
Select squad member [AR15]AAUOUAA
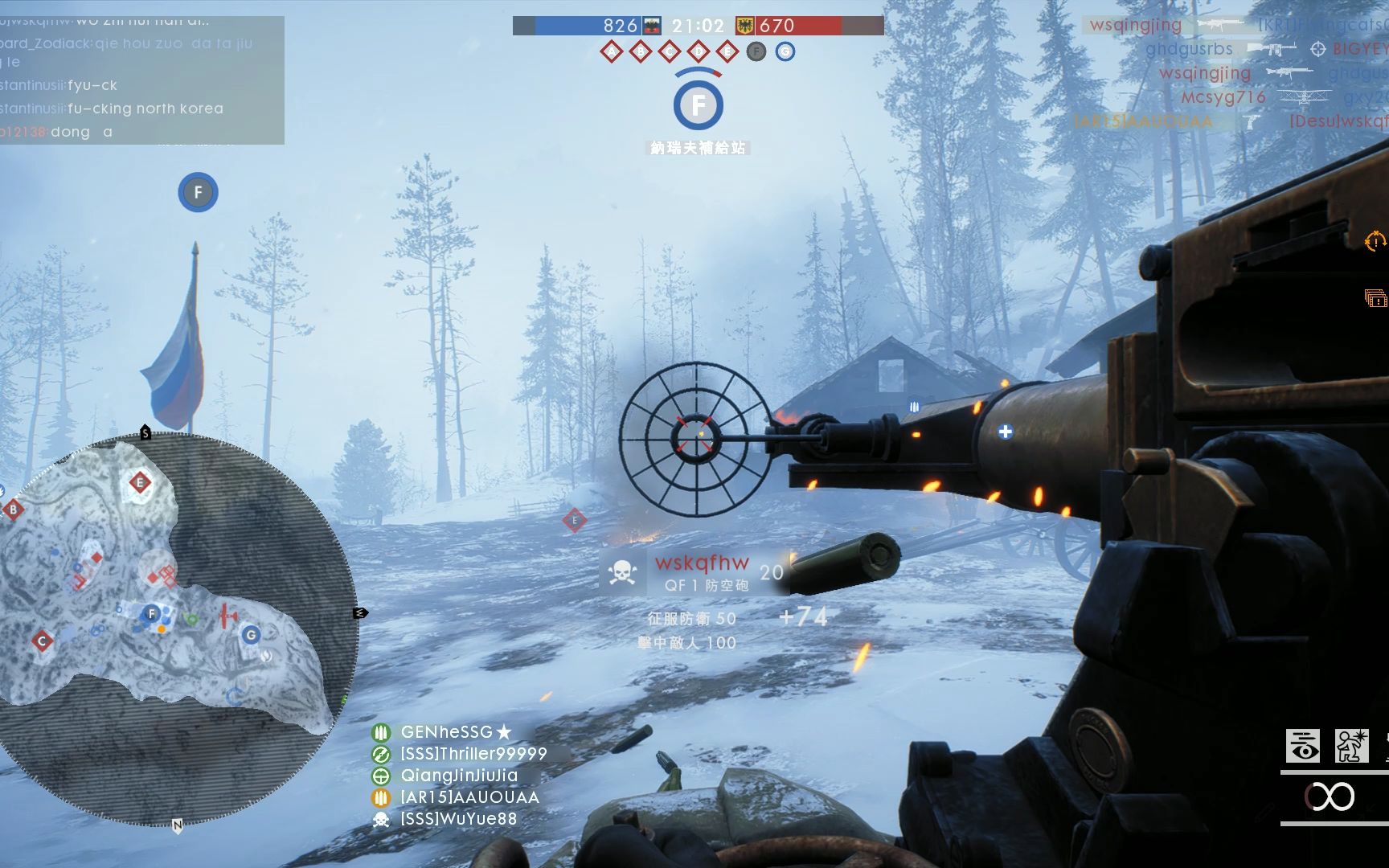(x=469, y=797)
